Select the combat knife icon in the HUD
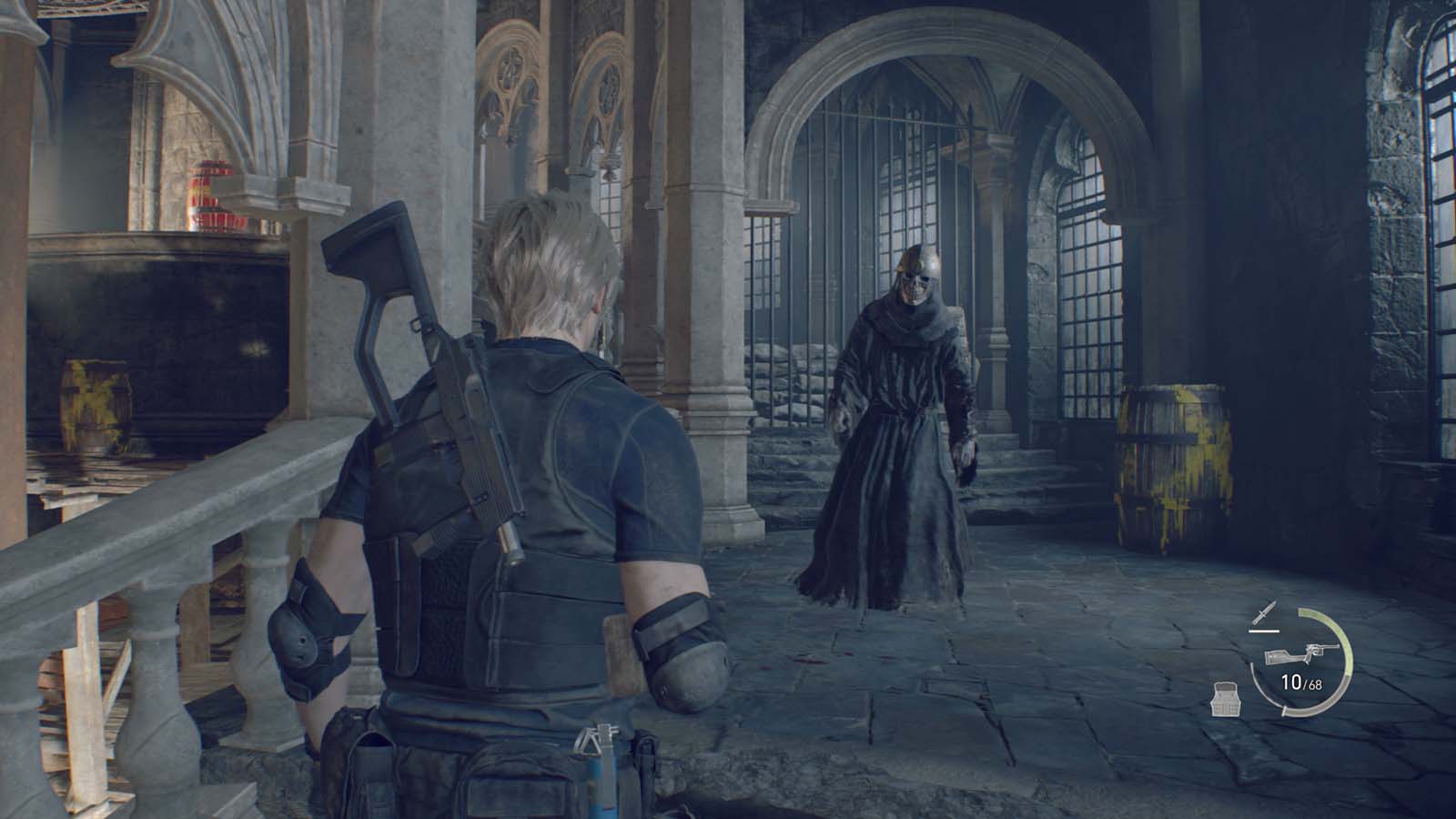 tap(1264, 612)
